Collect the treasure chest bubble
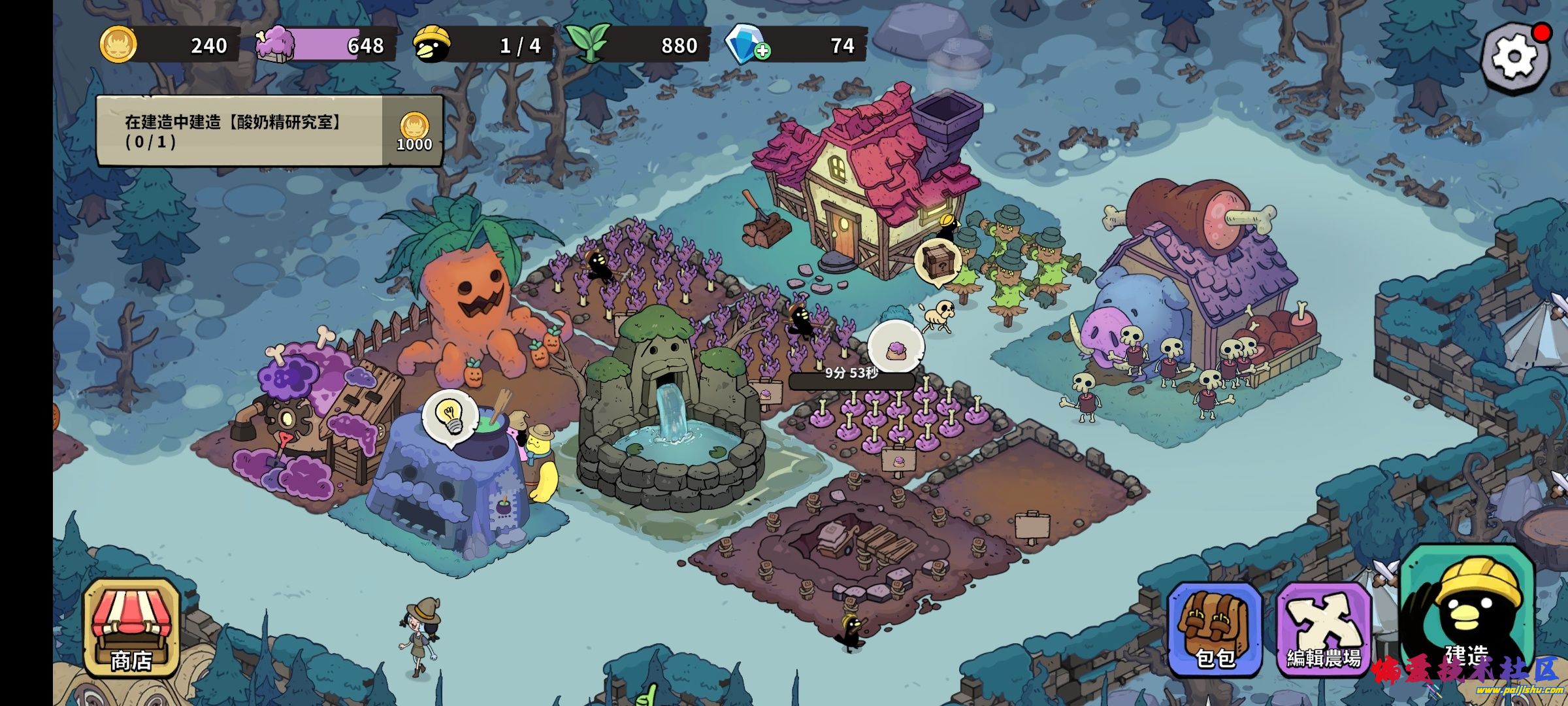 tap(936, 261)
